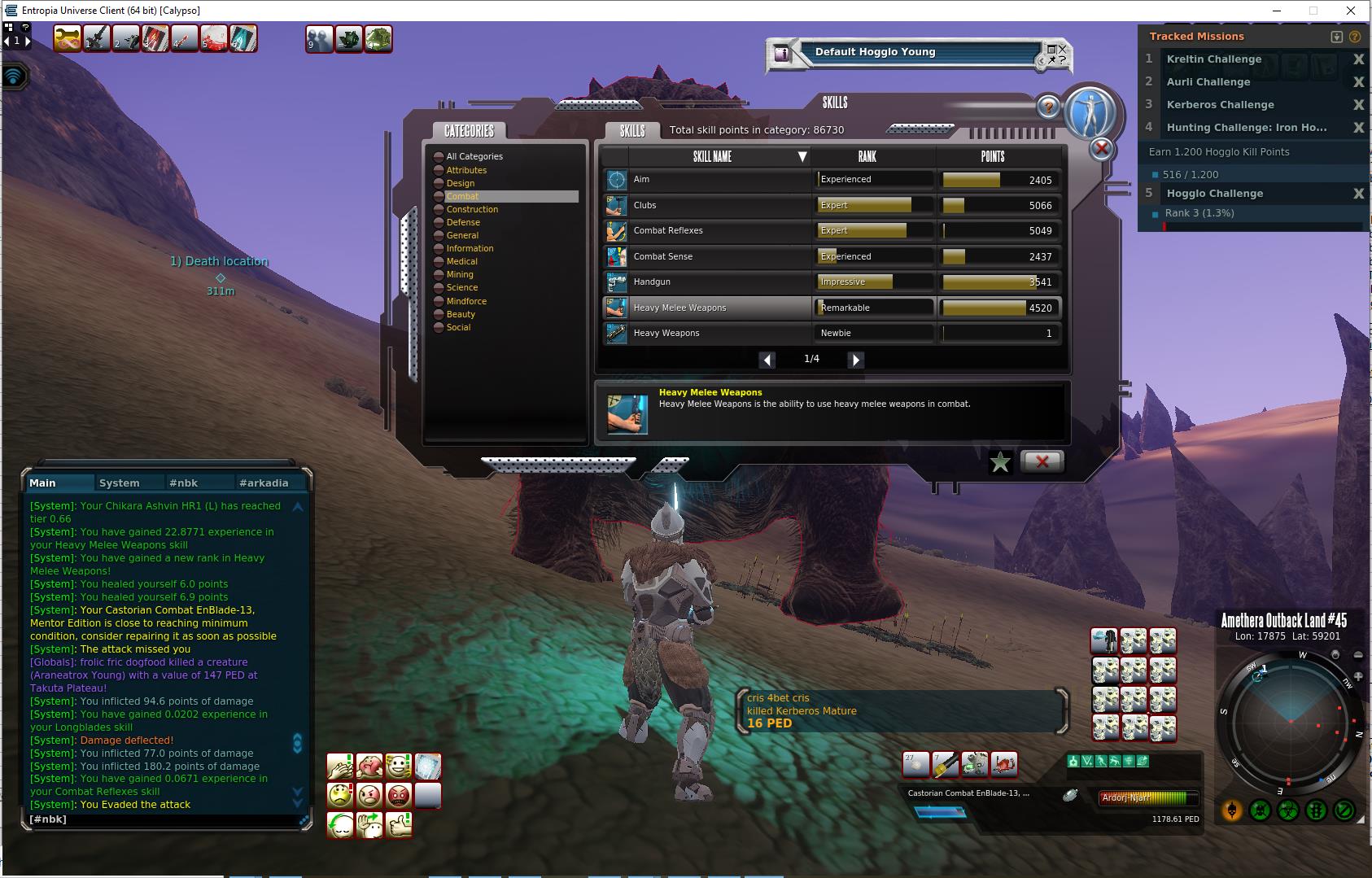Sort skills by Points column
Viewport: 1372px width, 878px height.
pyautogui.click(x=992, y=156)
